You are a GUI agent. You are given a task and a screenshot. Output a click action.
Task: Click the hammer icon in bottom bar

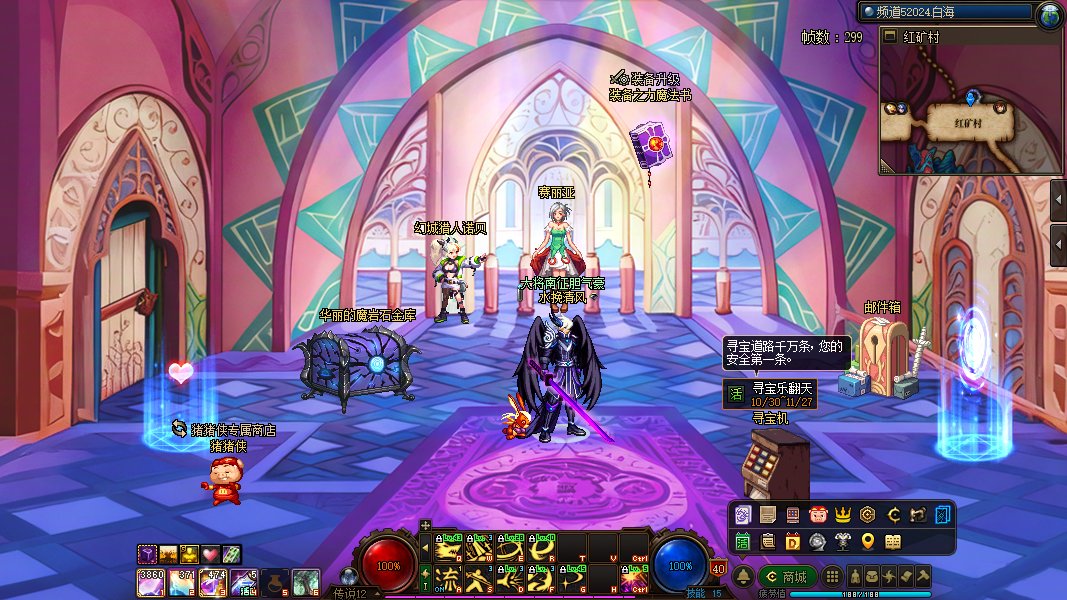(x=923, y=577)
